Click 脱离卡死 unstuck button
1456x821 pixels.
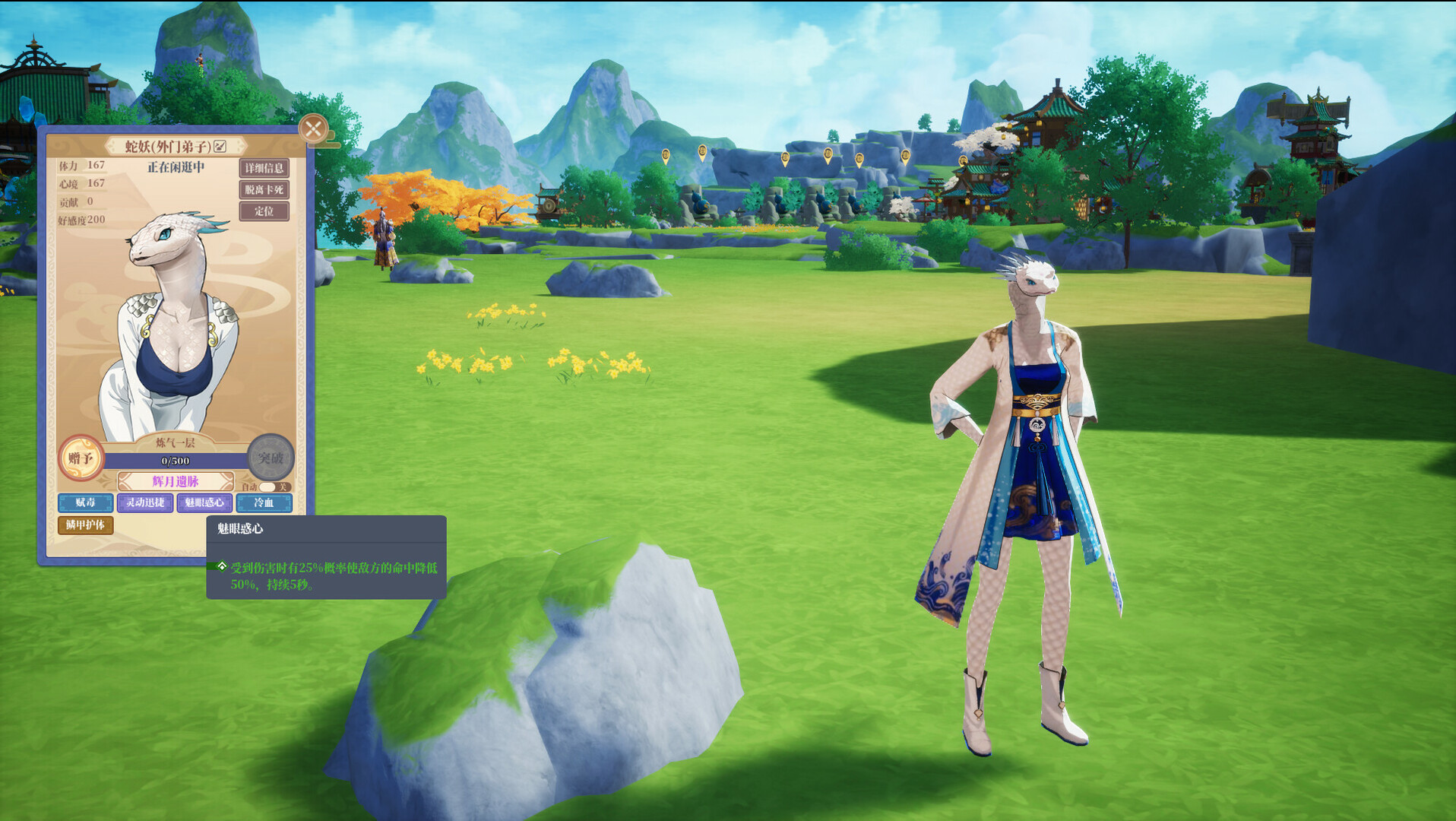pyautogui.click(x=264, y=190)
